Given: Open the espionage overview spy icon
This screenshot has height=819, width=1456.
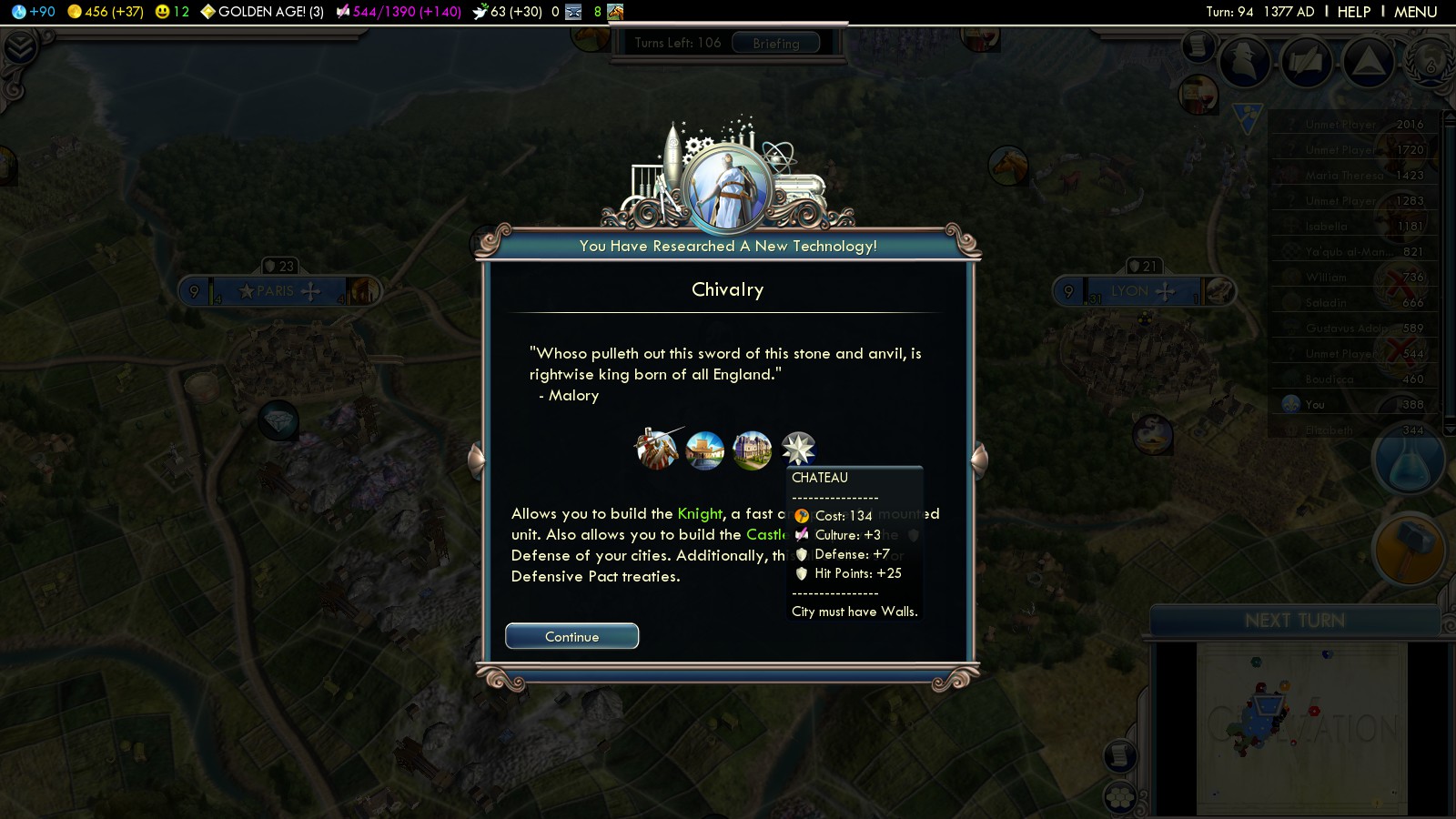Looking at the screenshot, I should coord(1244,63).
